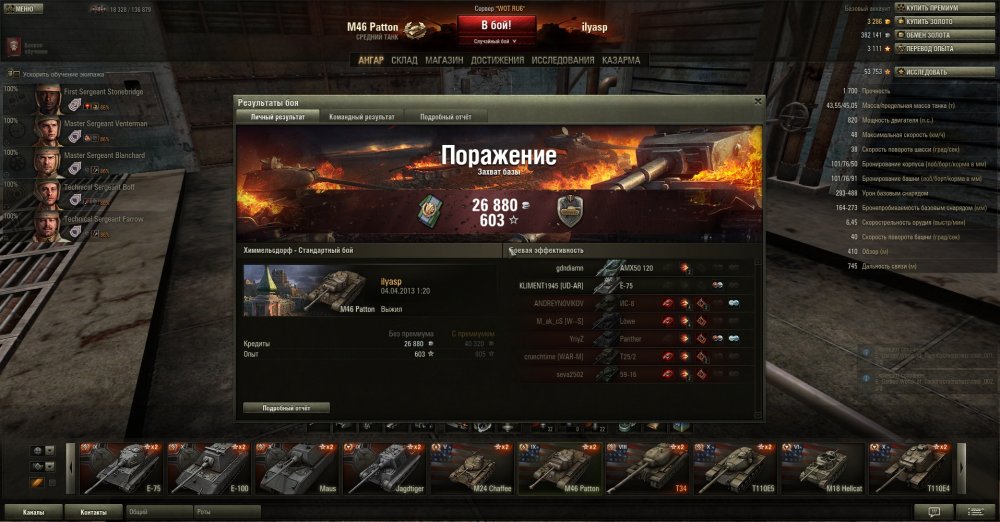Open the Каналы chat button

pyautogui.click(x=32, y=511)
